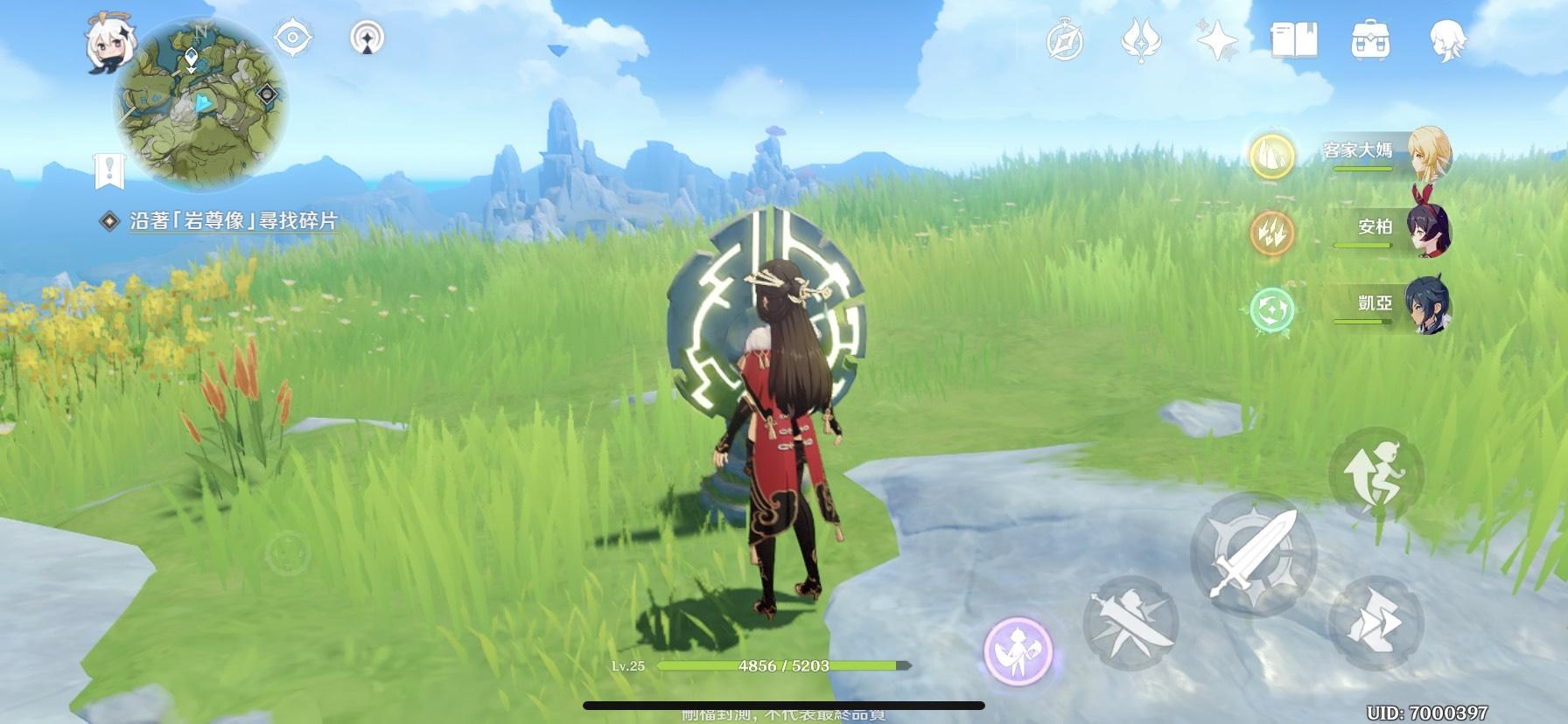Screen dimensions: 1568x724
Task: Open the character profile head icon
Action: pos(1445,41)
